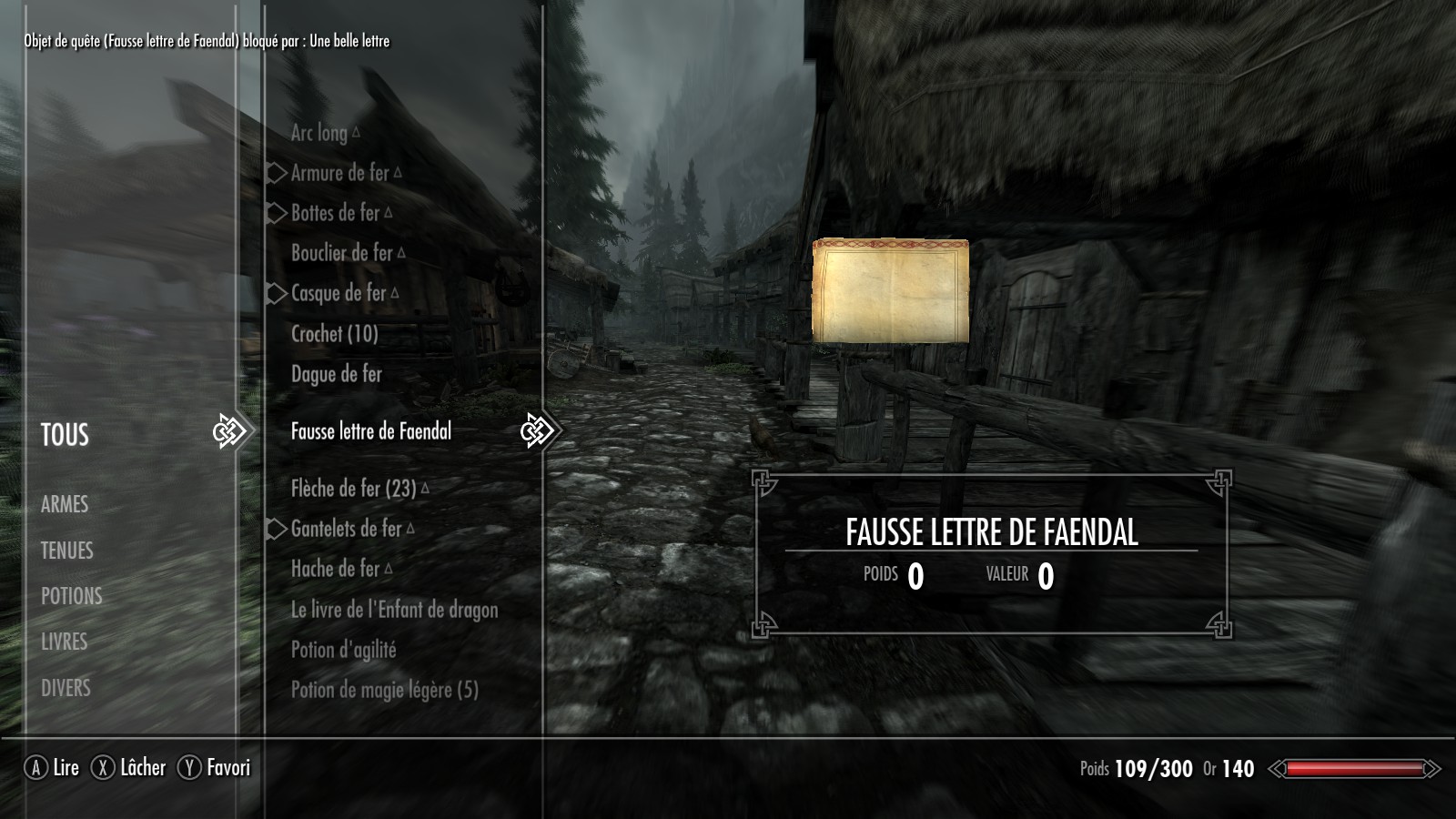1456x819 pixels.
Task: Select the Casque de fer item
Action: pos(339,293)
